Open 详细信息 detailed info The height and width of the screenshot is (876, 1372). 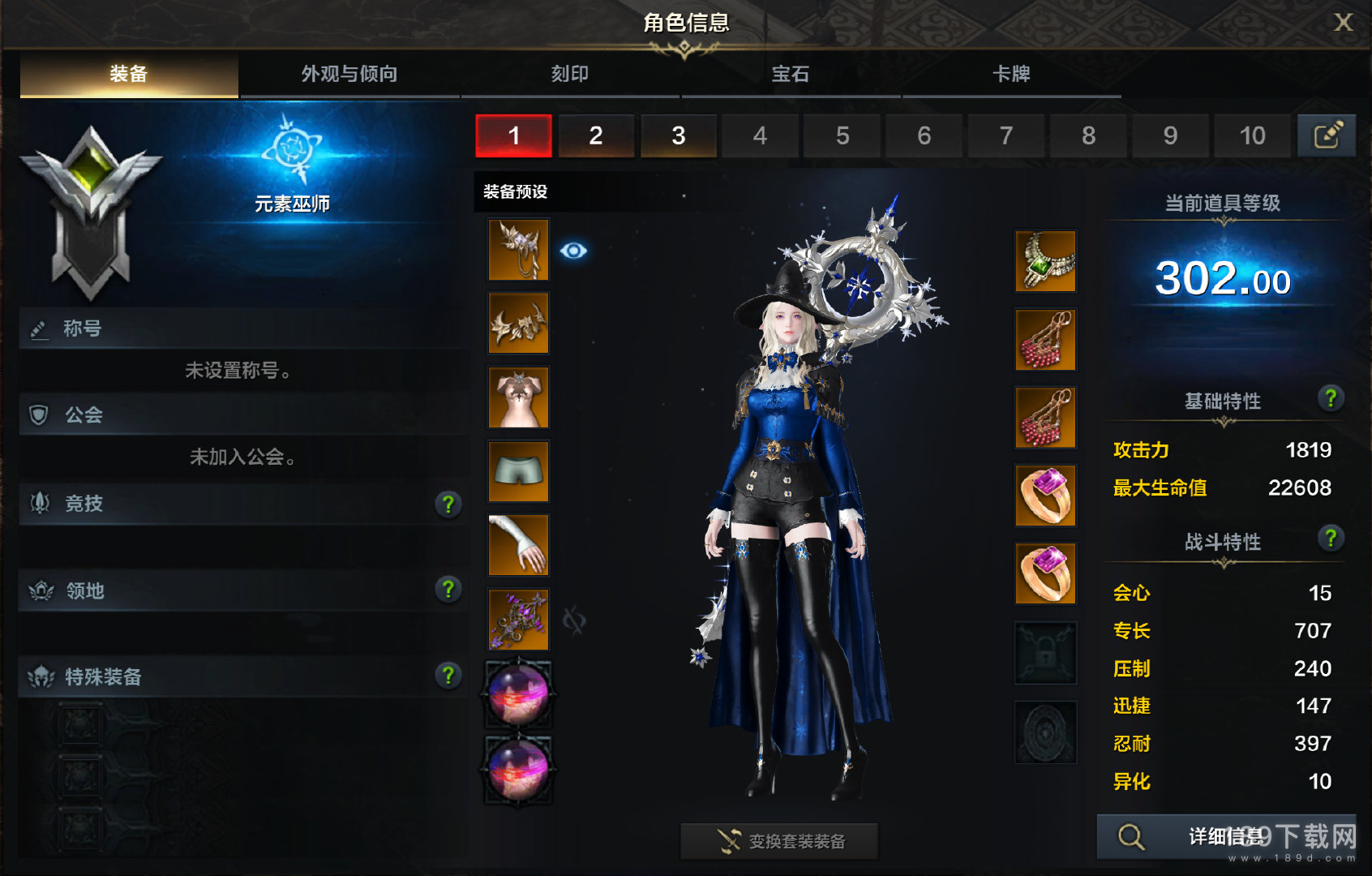coord(1225,836)
